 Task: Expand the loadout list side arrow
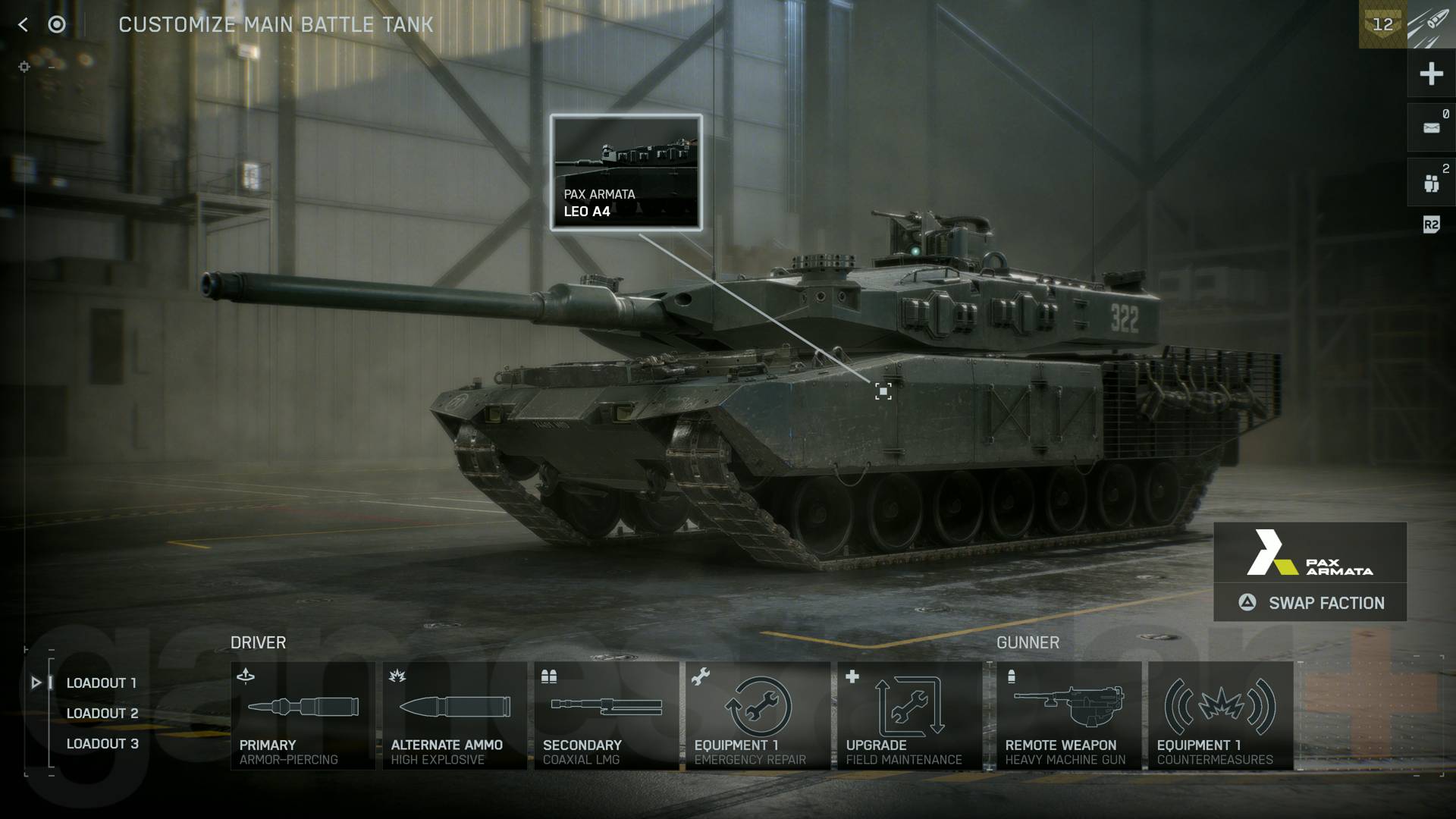pyautogui.click(x=36, y=682)
